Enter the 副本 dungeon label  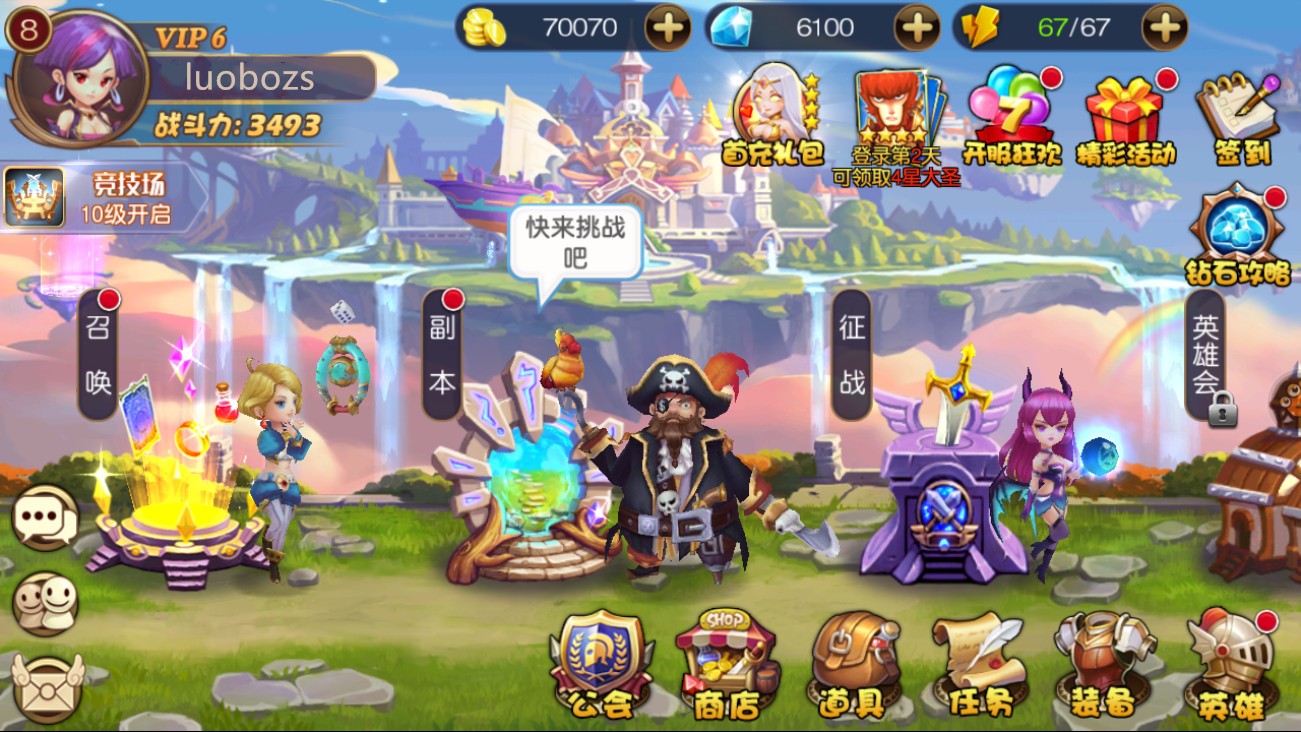442,354
